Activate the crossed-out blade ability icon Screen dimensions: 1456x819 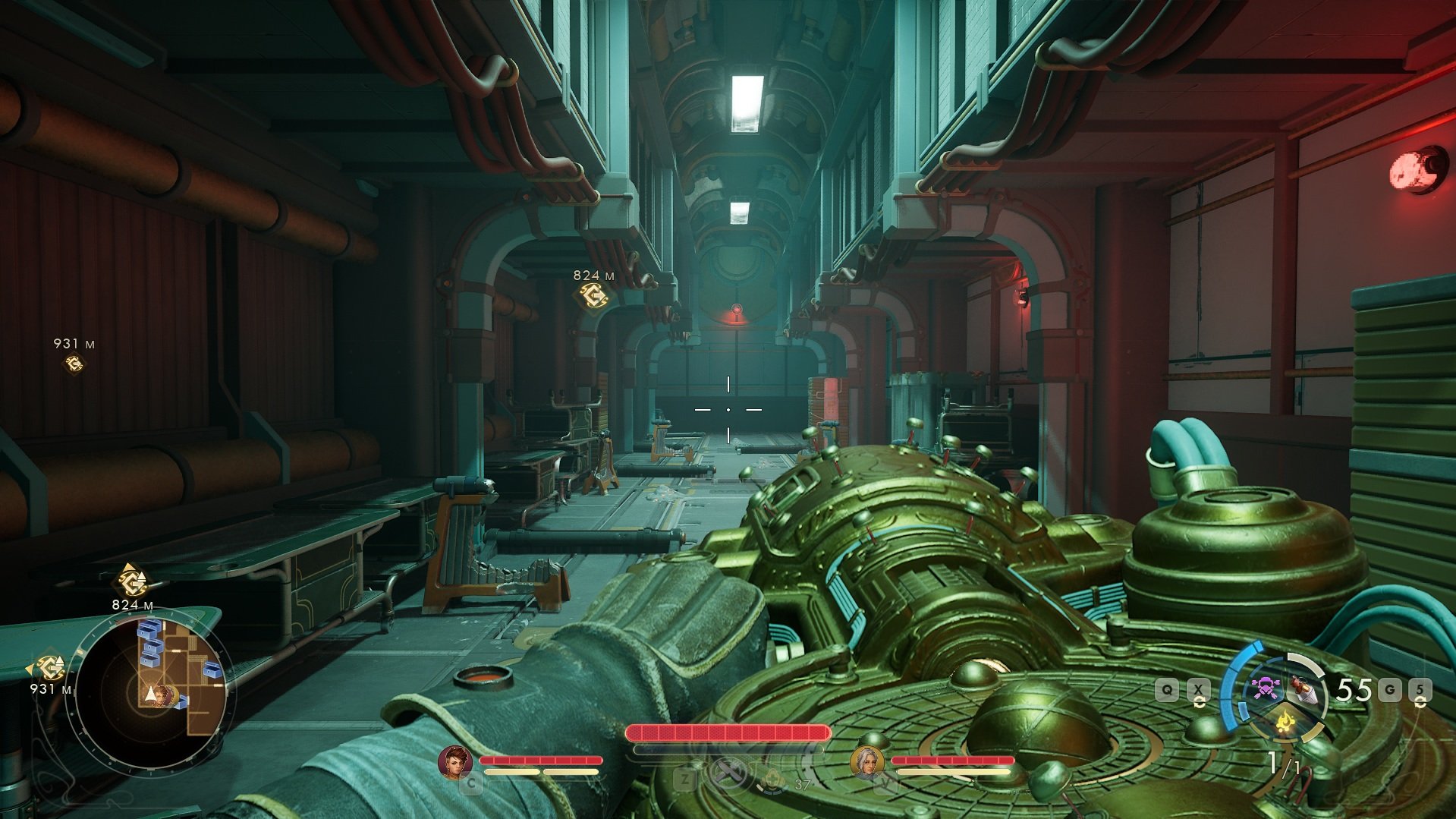click(x=727, y=774)
